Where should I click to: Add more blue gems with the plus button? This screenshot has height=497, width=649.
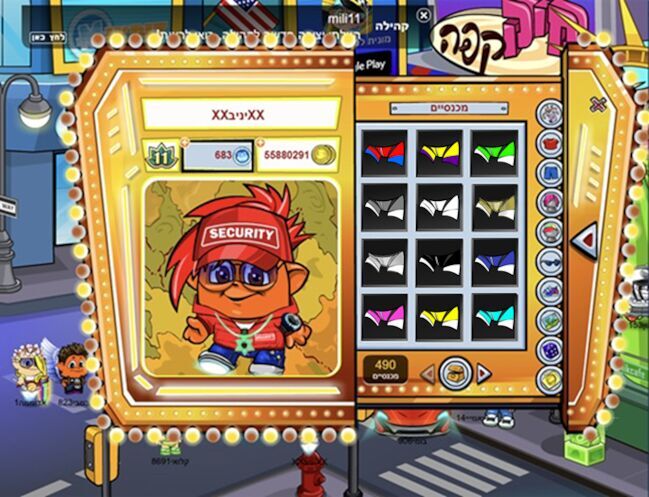(x=184, y=143)
